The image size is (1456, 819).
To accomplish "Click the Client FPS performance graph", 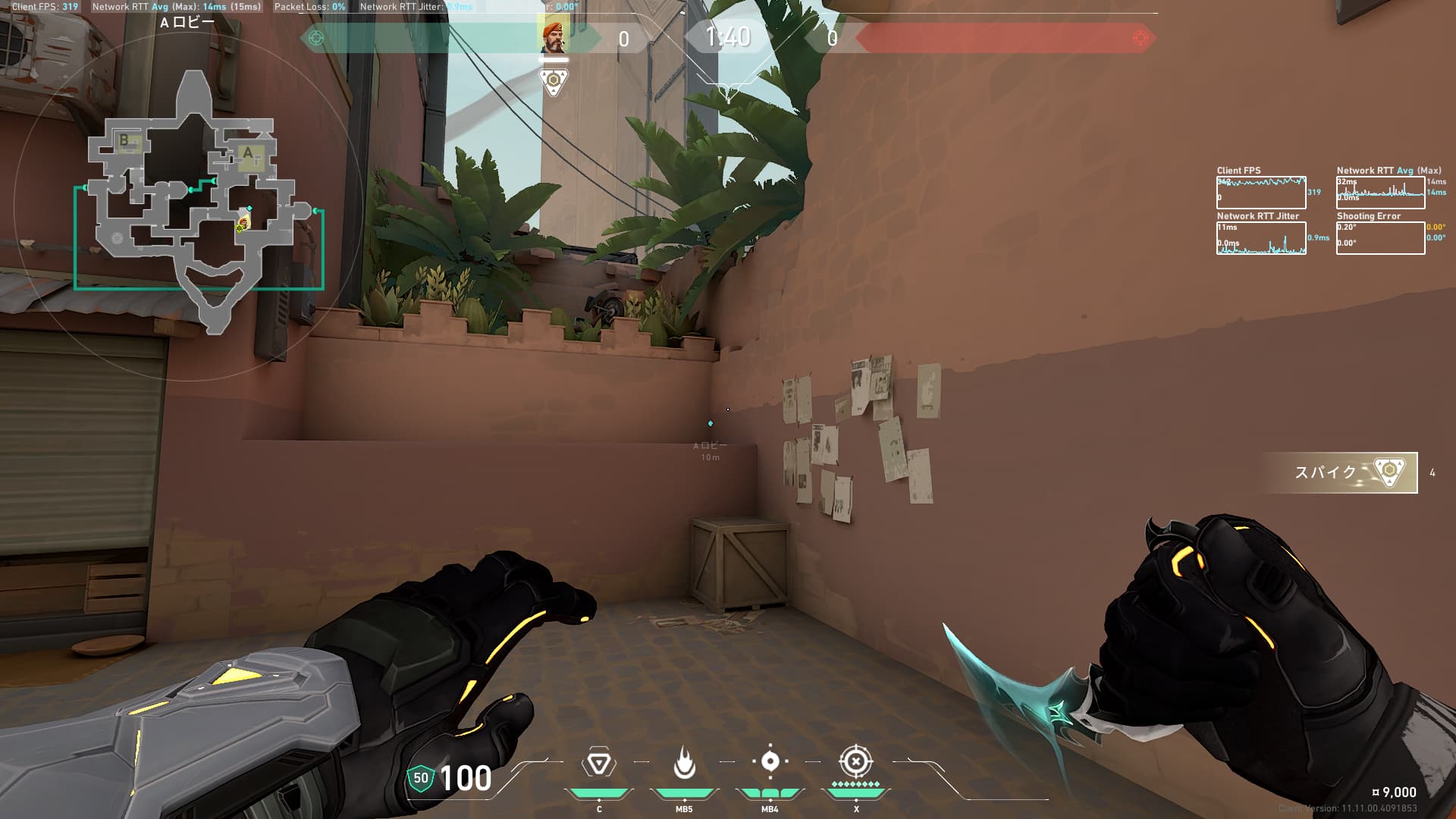I will tap(1261, 193).
